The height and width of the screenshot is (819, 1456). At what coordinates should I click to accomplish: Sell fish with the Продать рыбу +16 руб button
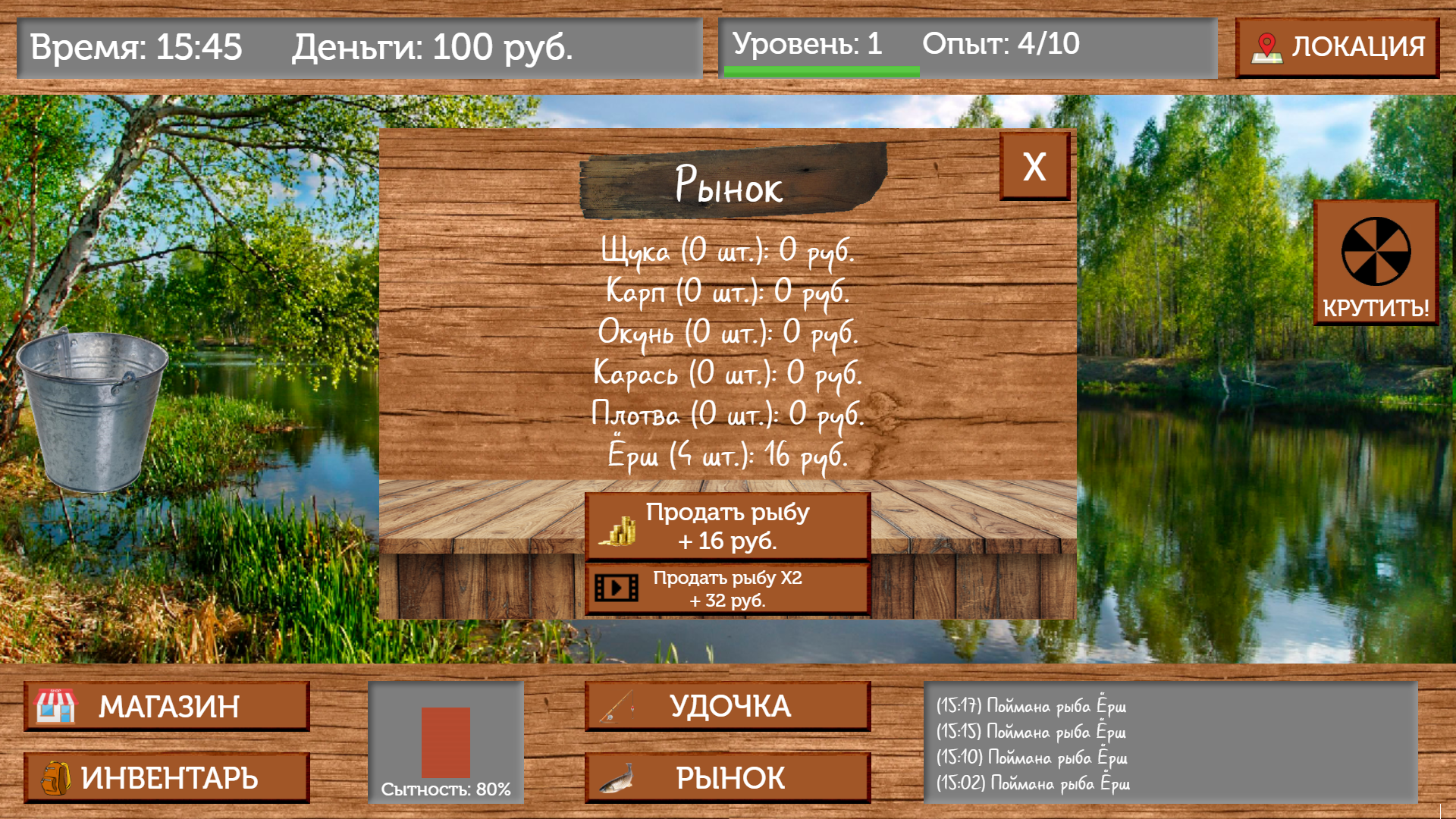[726, 526]
